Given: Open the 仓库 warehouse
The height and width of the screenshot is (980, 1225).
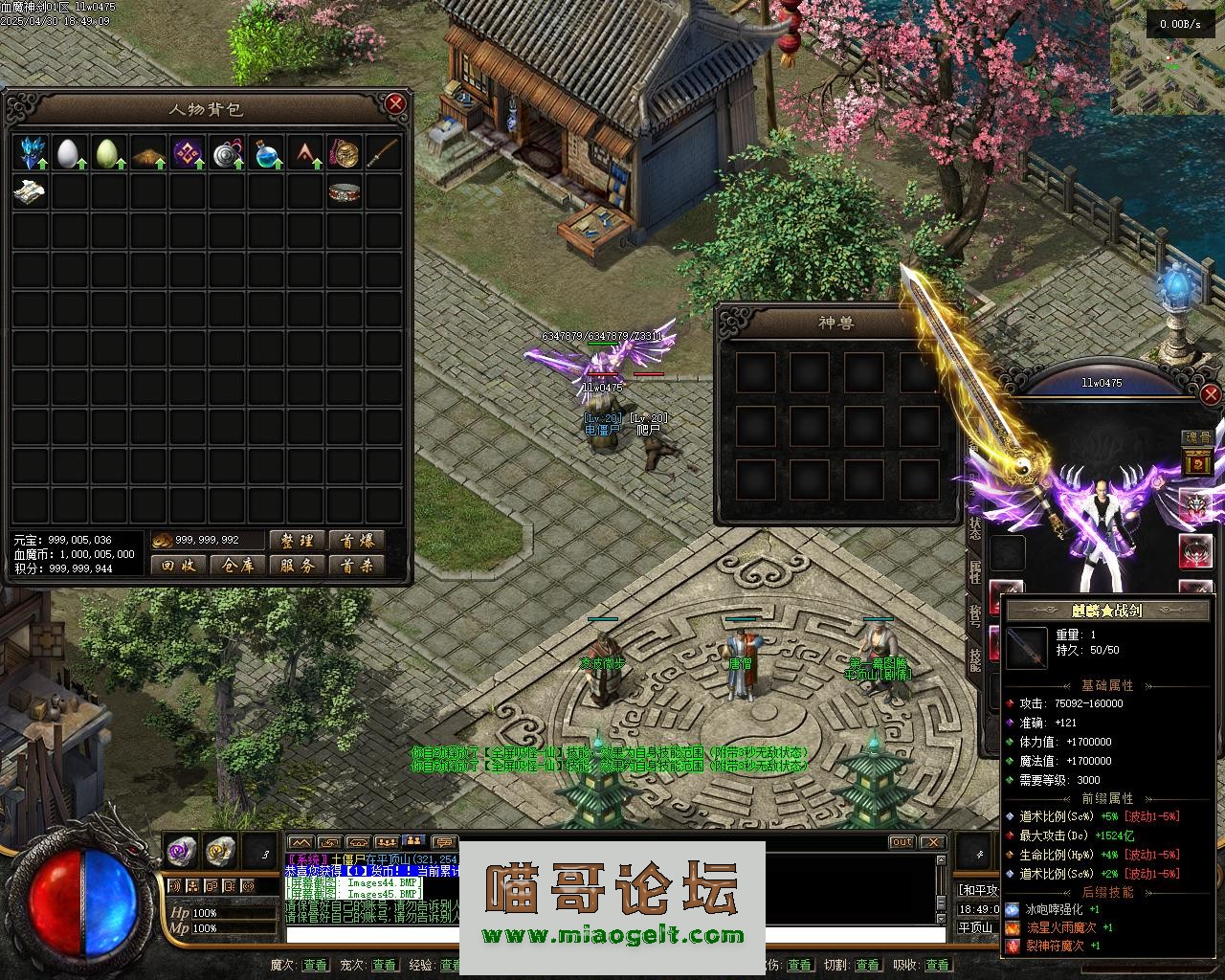Looking at the screenshot, I should coord(237,566).
